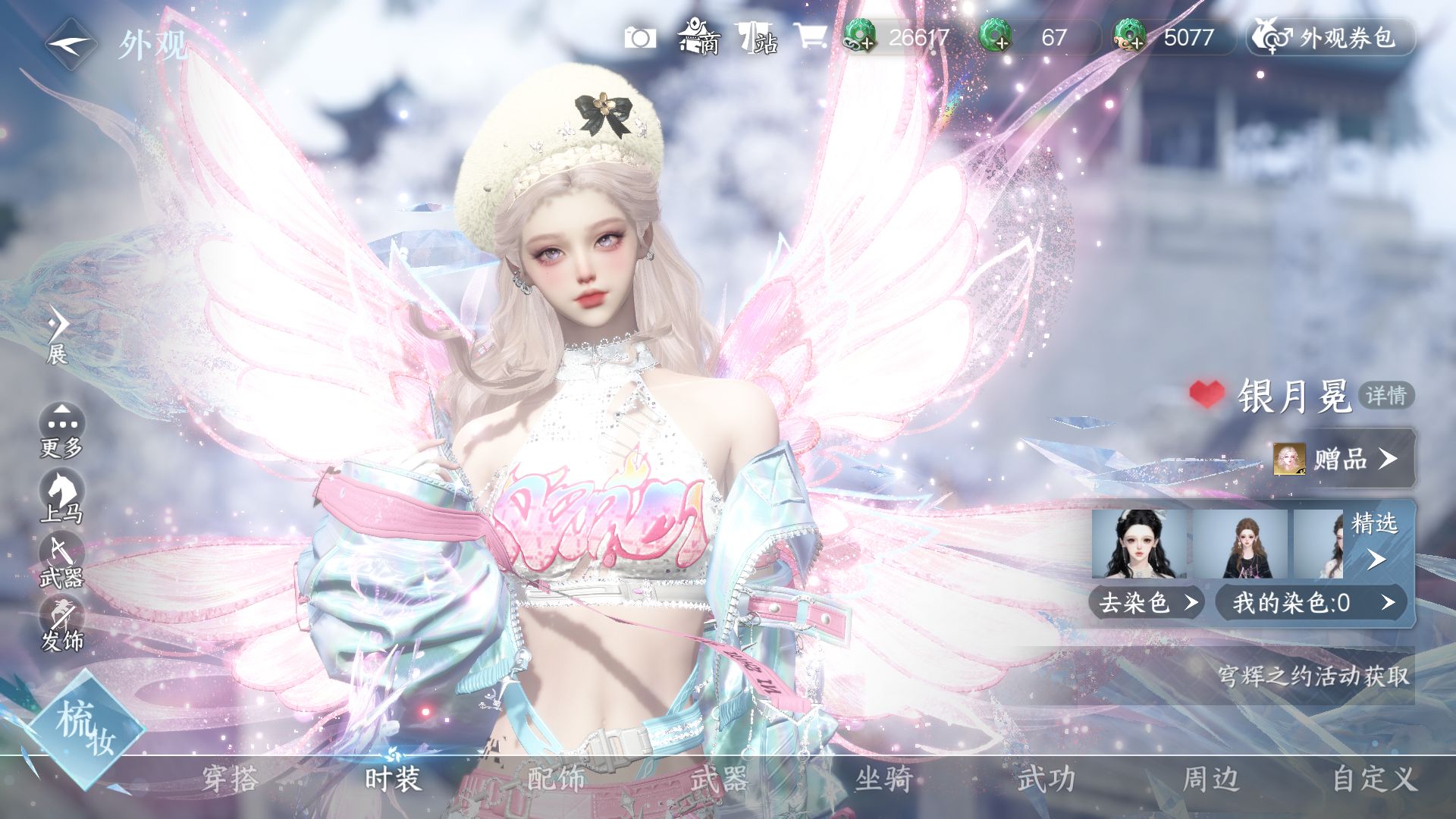This screenshot has height=819, width=1456.
Task: Click the 去染色 dye button
Action: coord(1147,603)
